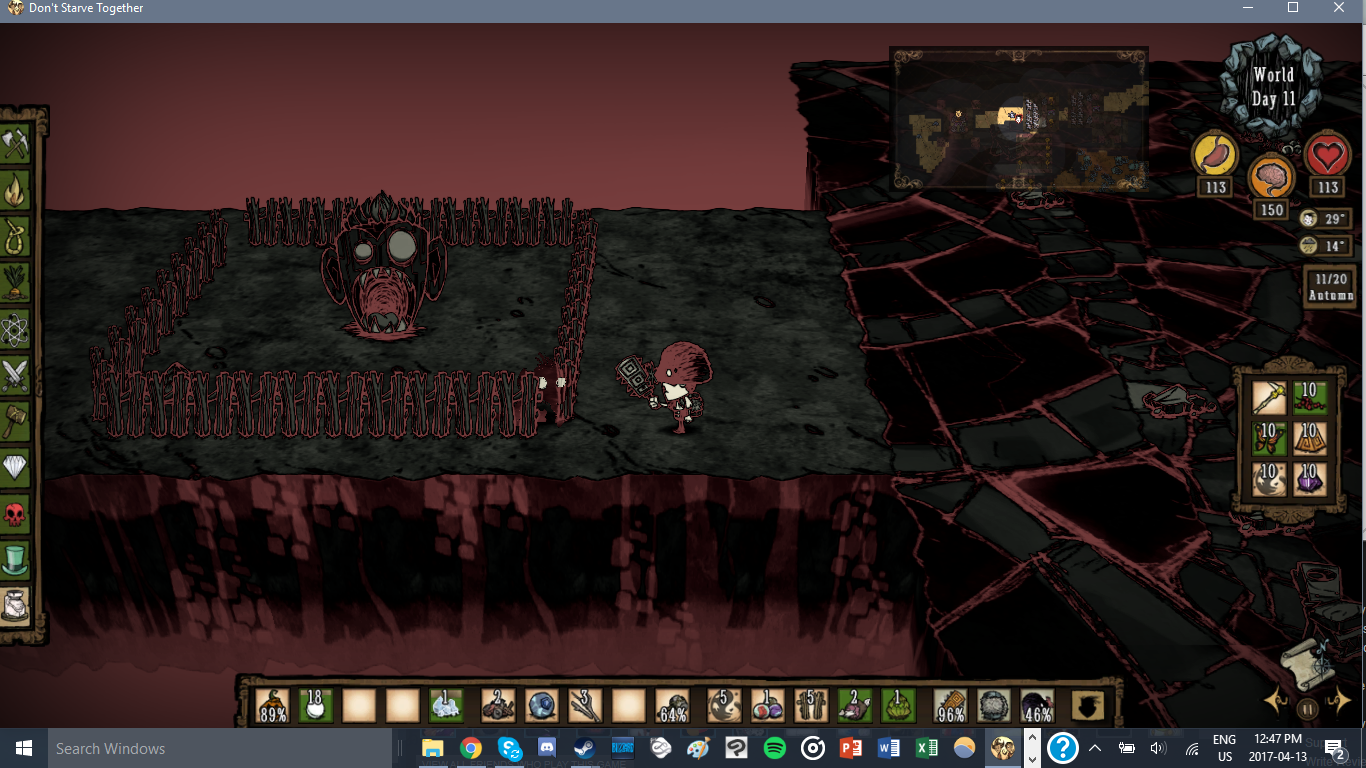Image resolution: width=1366 pixels, height=768 pixels.
Task: Click the minimap in the top right
Action: 1018,118
